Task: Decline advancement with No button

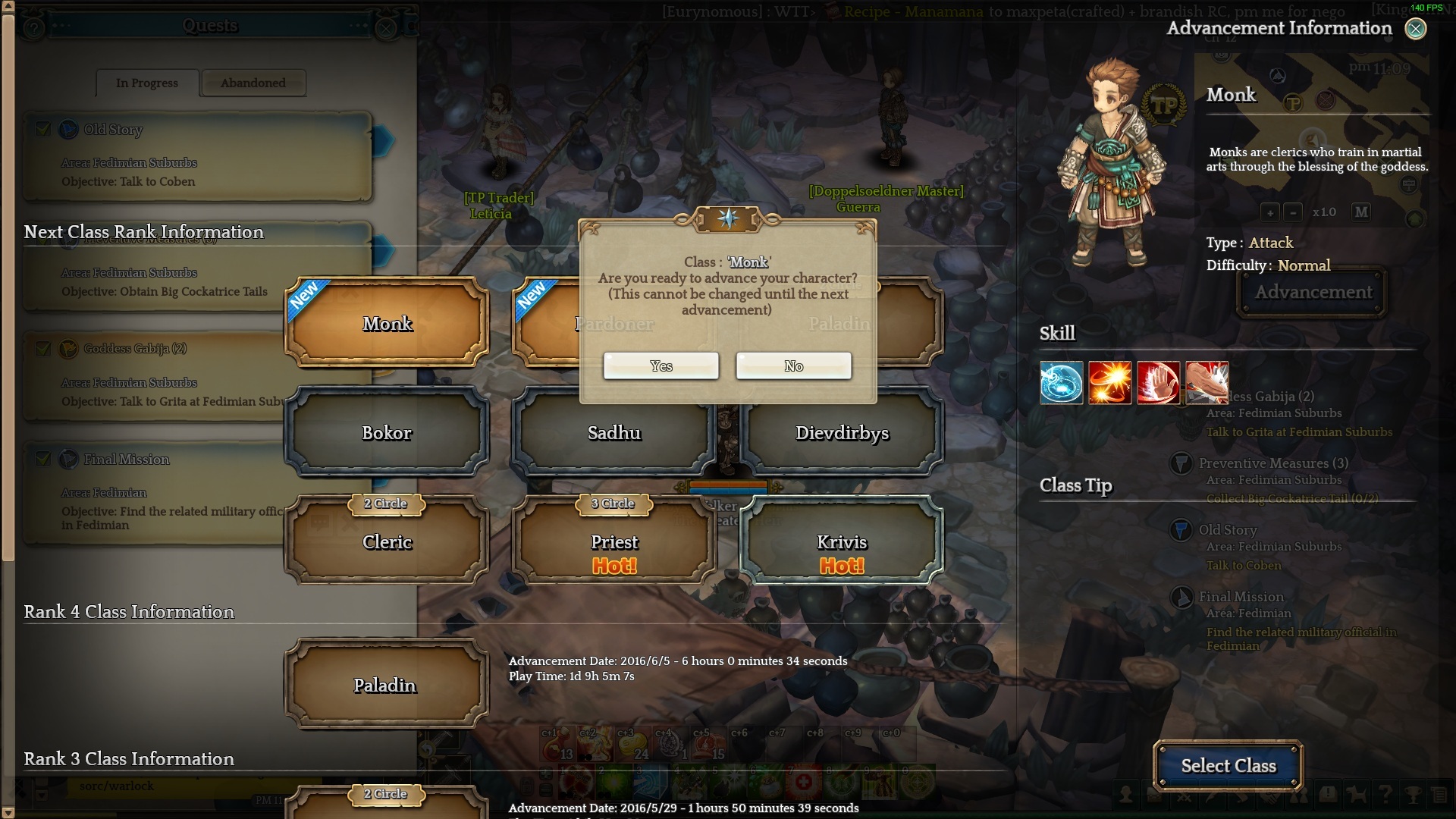Action: [x=793, y=366]
